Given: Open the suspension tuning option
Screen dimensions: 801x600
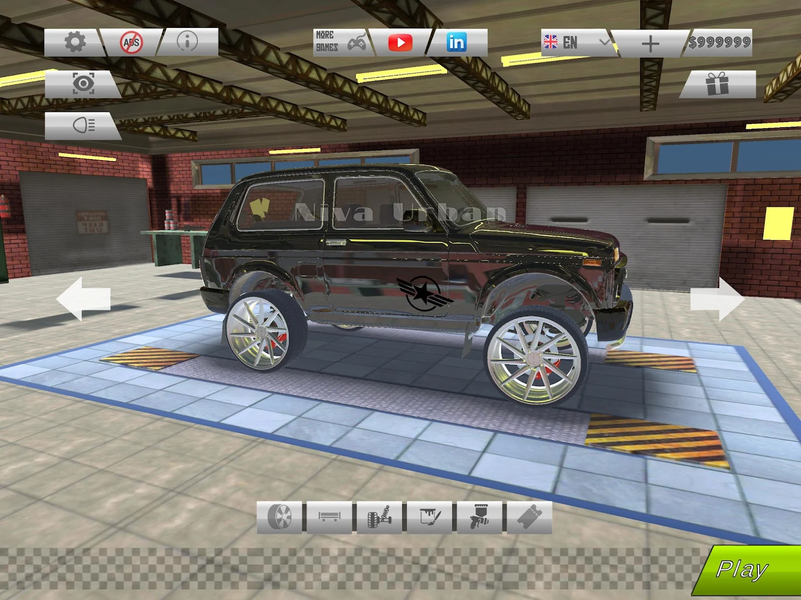Looking at the screenshot, I should (379, 517).
